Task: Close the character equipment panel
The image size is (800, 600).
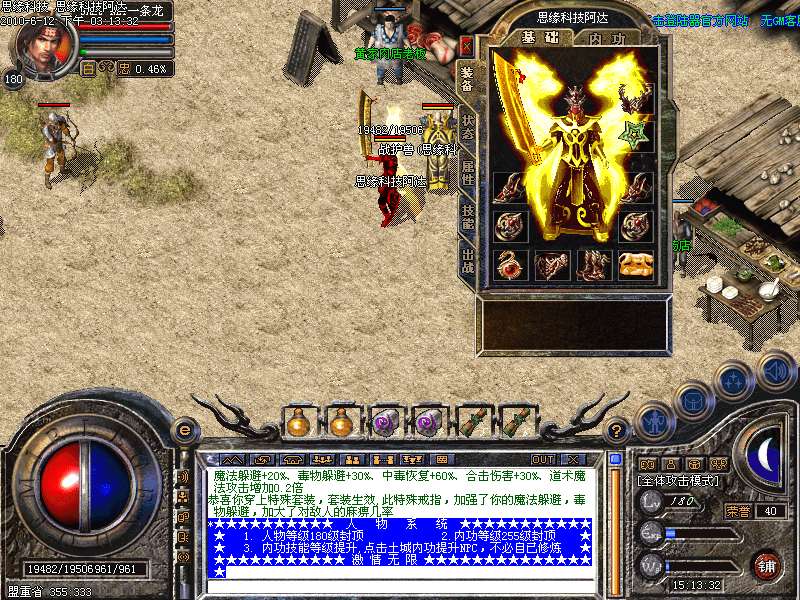Action: click(x=466, y=45)
